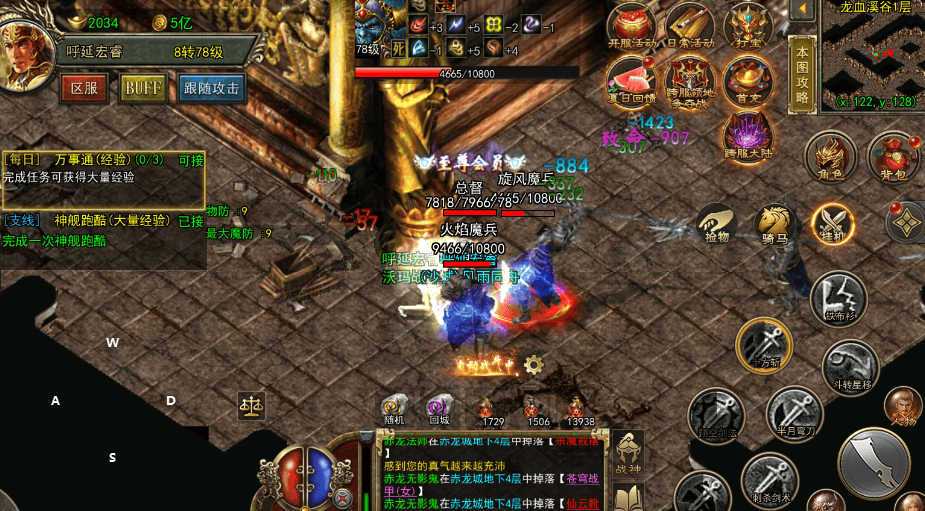Click the 区服 server button
925x511 pixels.
coord(84,88)
